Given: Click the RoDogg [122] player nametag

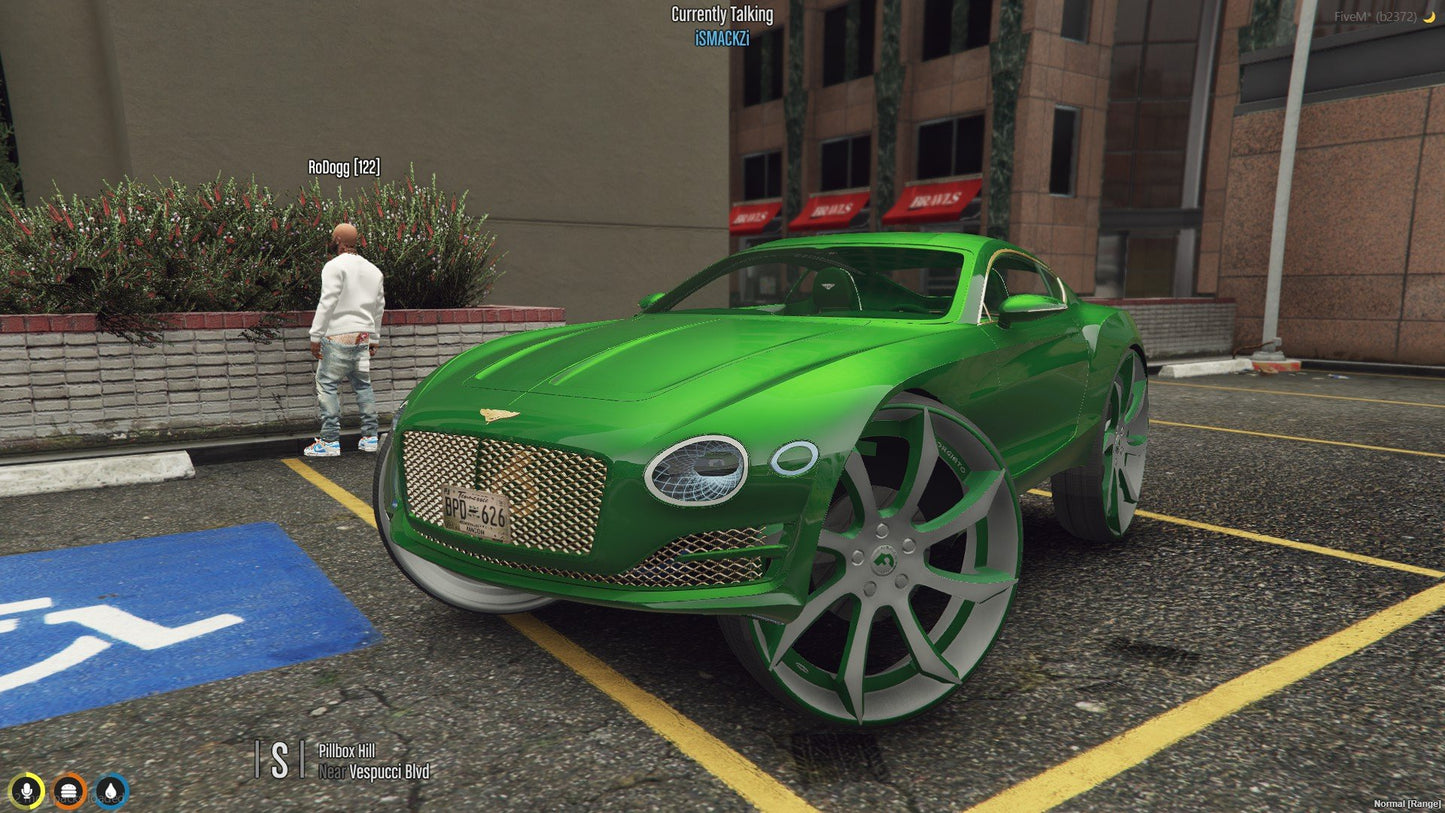Looking at the screenshot, I should [344, 166].
